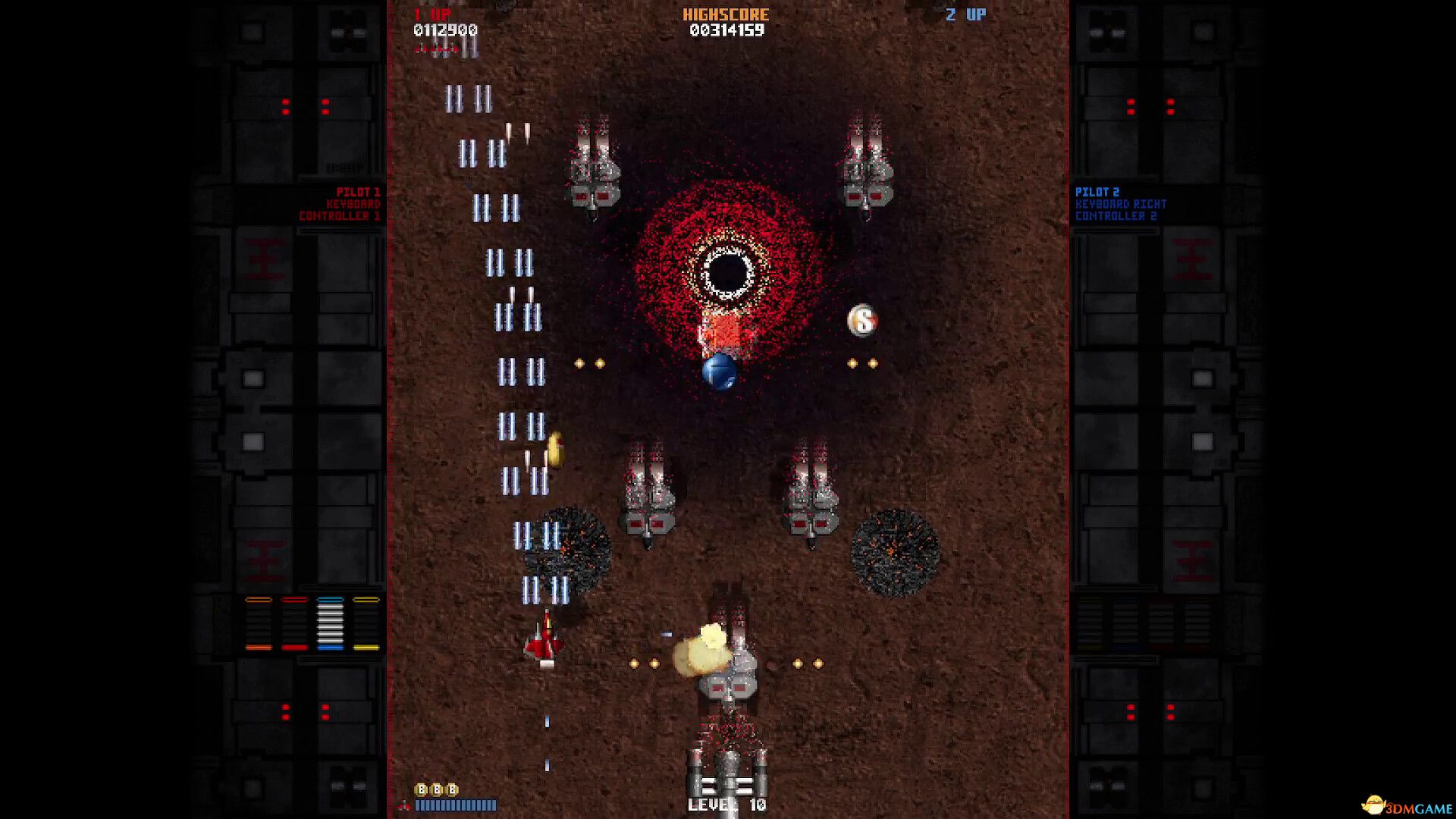
Task: Select the yellow weapon power gauge
Action: tap(366, 623)
